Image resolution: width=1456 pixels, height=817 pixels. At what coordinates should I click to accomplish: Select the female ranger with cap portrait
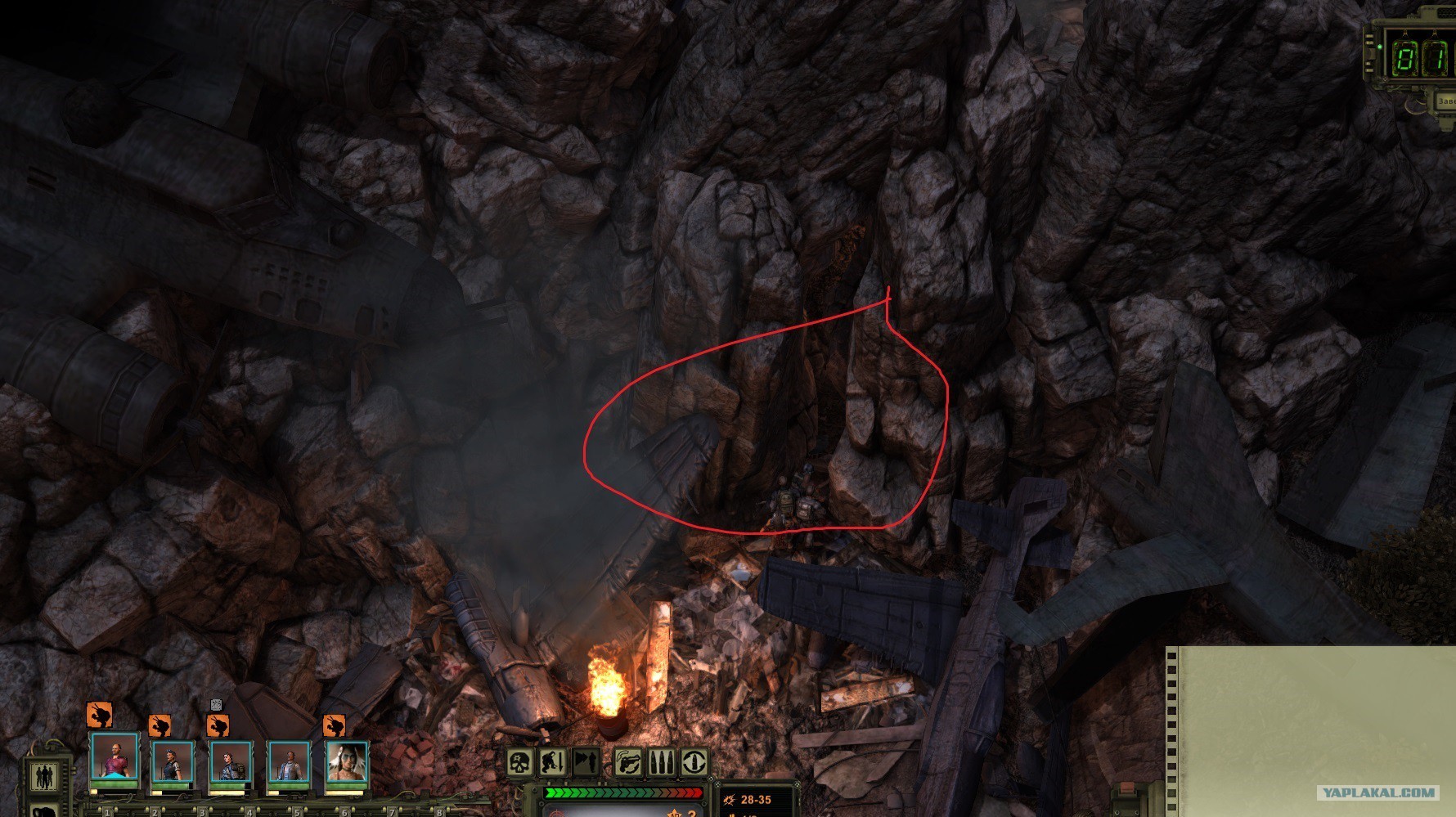pyautogui.click(x=173, y=761)
